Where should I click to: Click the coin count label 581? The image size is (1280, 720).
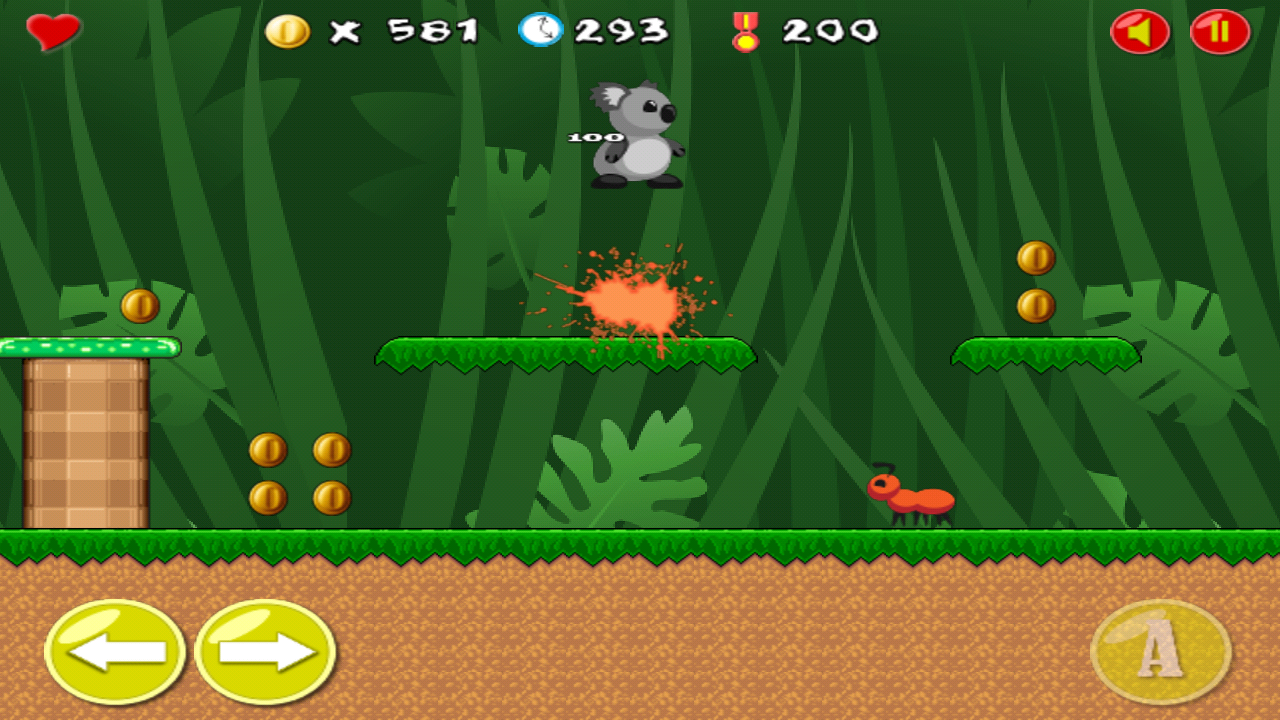433,30
